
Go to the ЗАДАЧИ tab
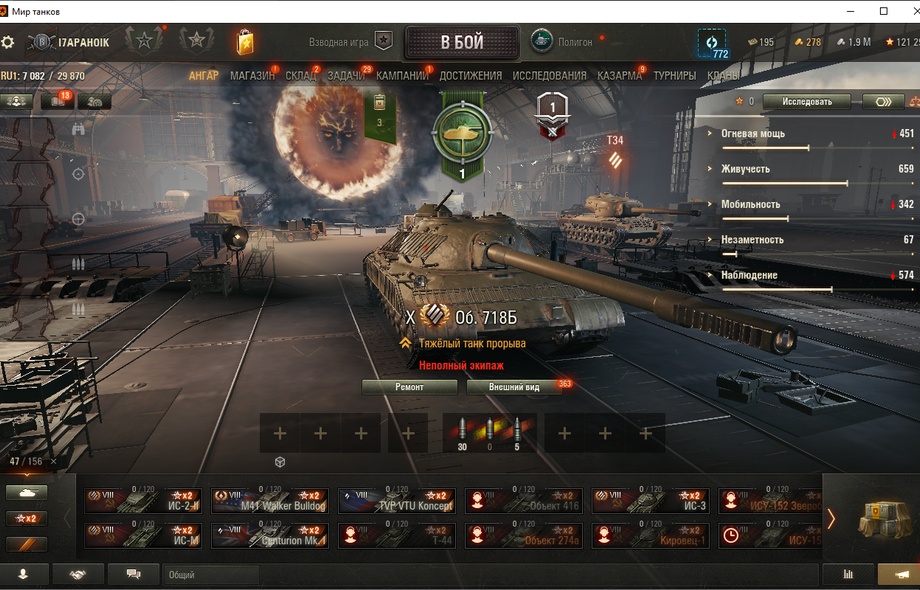[x=346, y=75]
